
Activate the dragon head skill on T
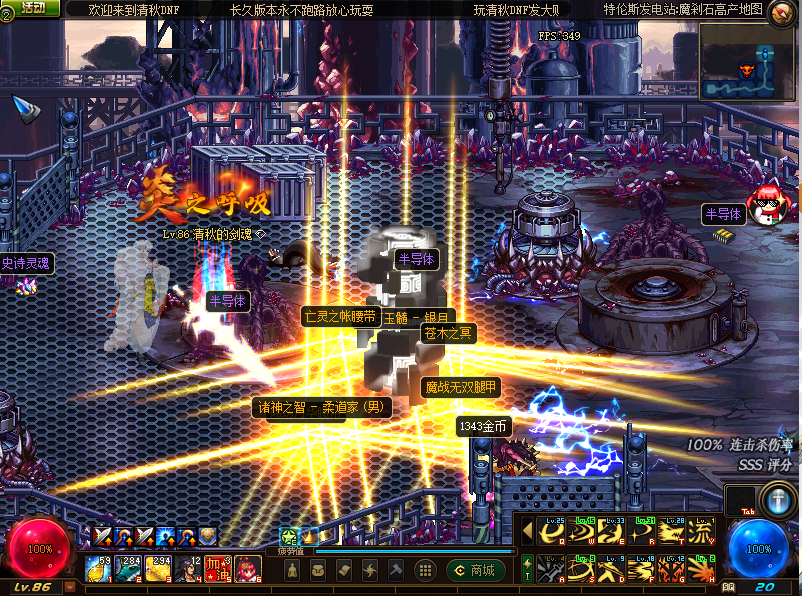pyautogui.click(x=669, y=531)
